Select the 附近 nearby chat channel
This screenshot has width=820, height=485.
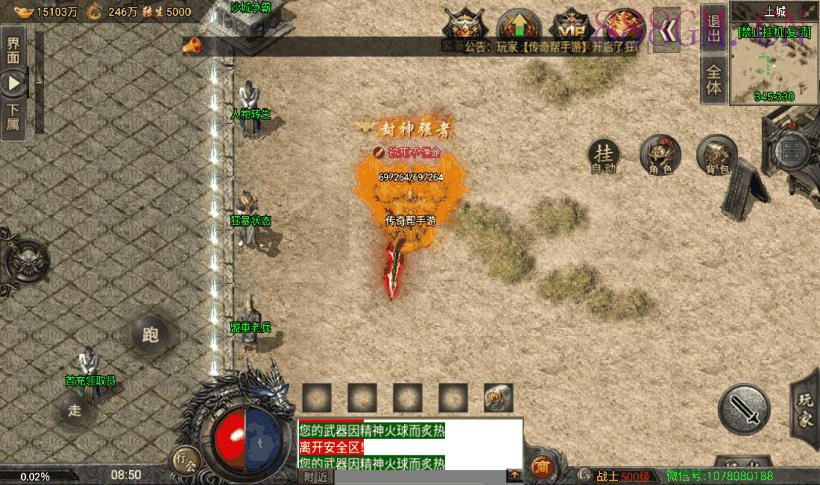click(317, 477)
